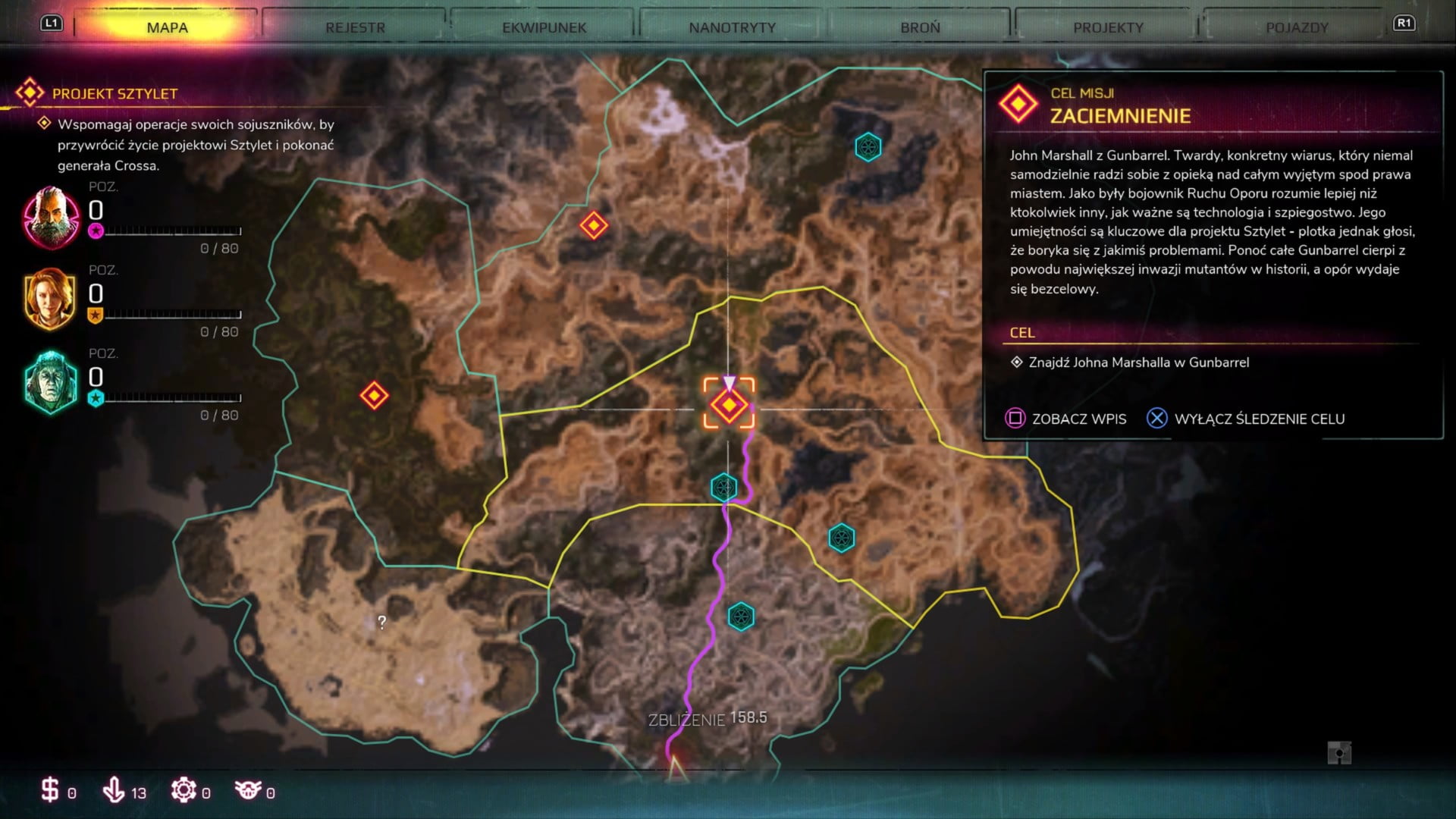Viewport: 1456px width, 819px height.
Task: Open the Ekwipunek tab
Action: [x=544, y=28]
